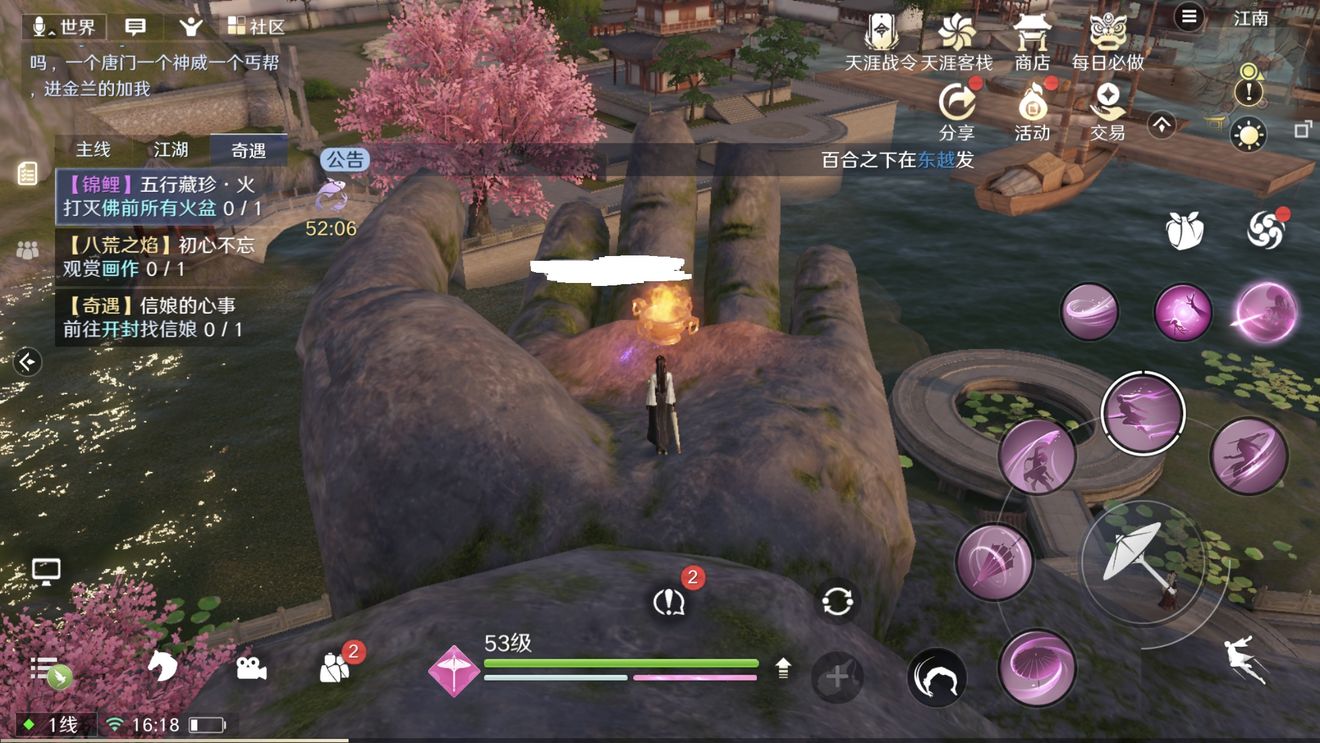This screenshot has width=1320, height=743.
Task: Collapse the top-right menu via the up chevron
Action: pos(1162,123)
